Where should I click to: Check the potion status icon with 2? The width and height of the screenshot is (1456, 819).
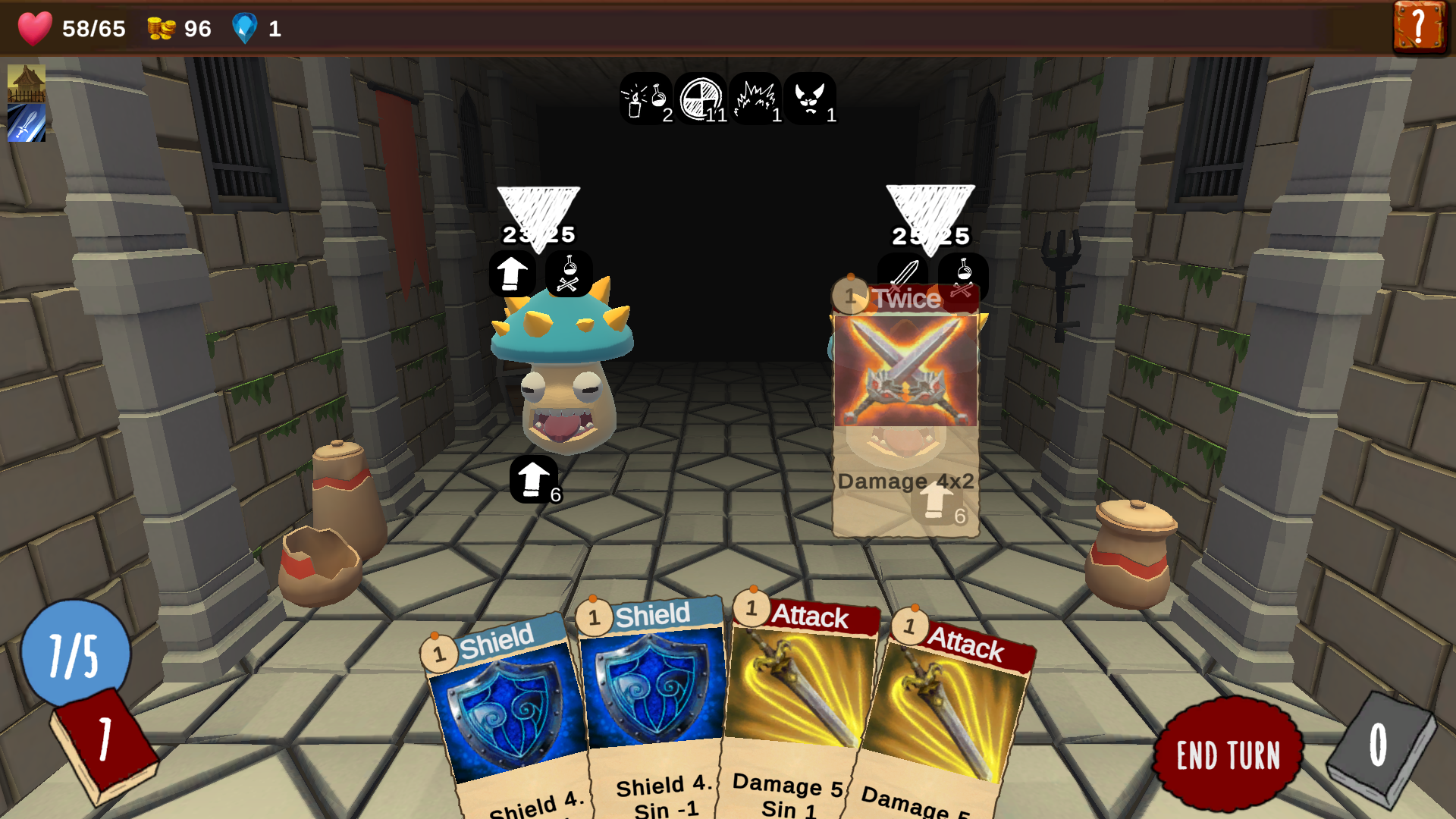tap(645, 99)
